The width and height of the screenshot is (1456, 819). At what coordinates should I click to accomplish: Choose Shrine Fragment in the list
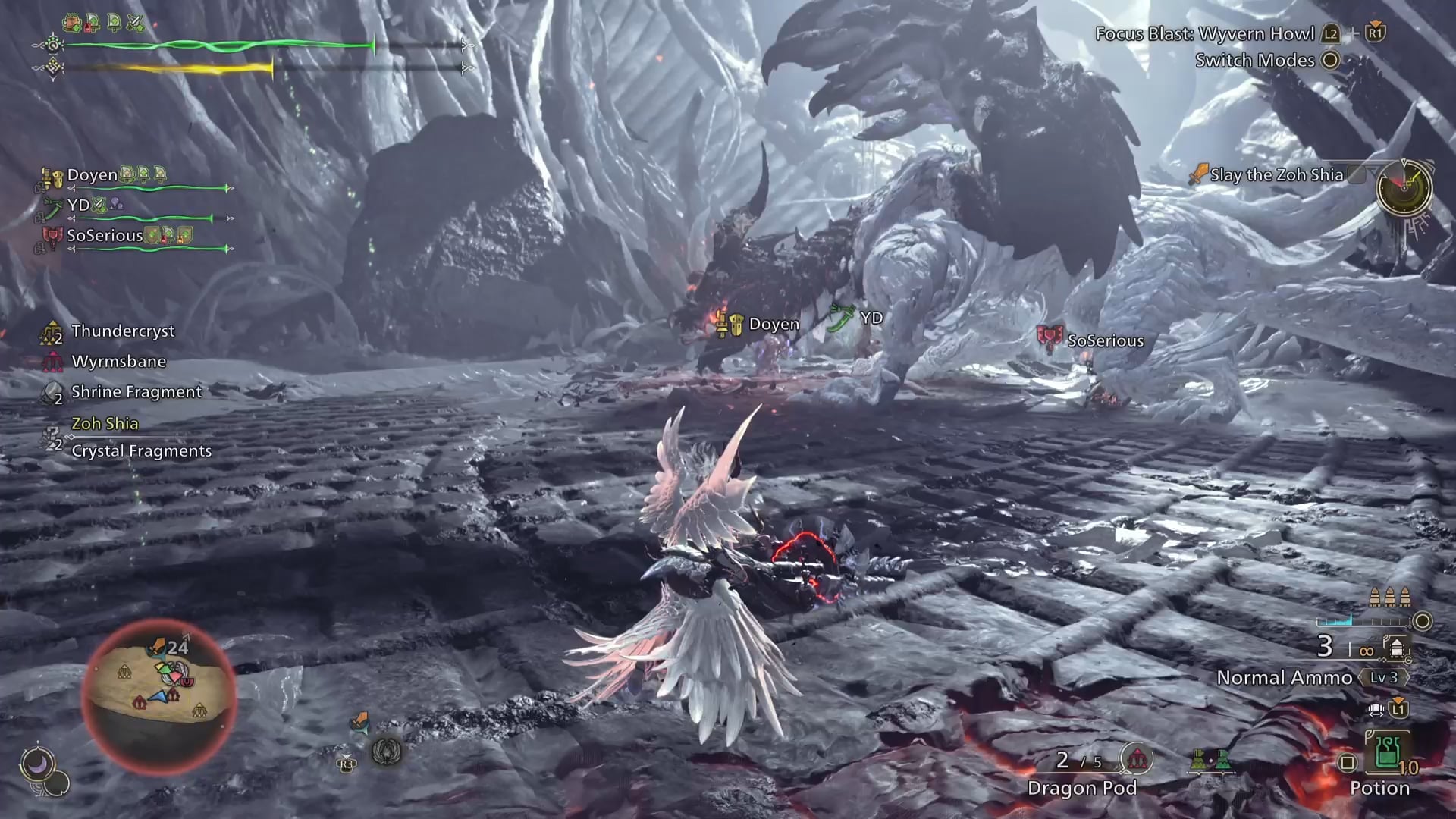(136, 392)
